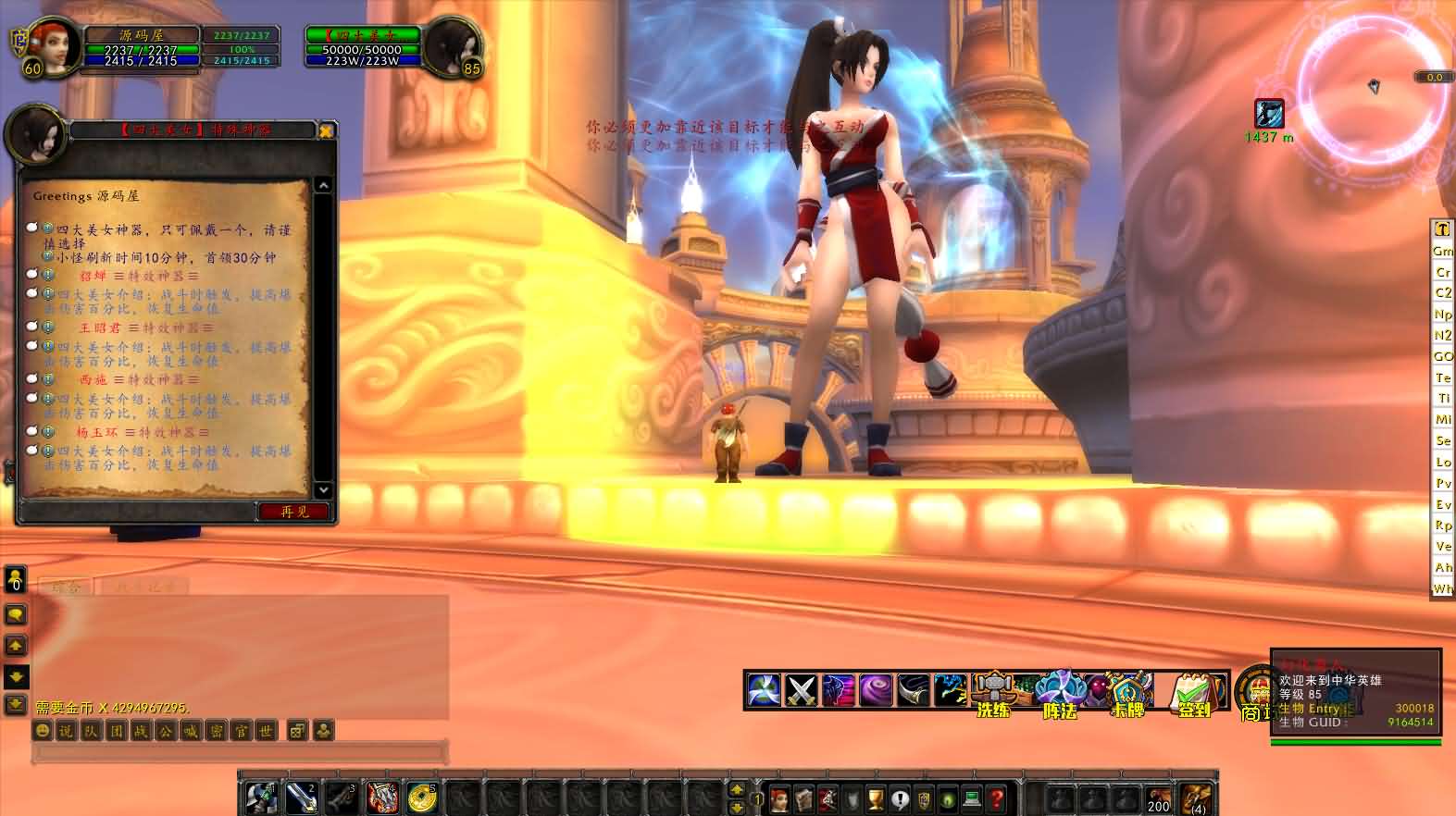Image resolution: width=1456 pixels, height=816 pixels.
Task: Close the NPC gossip window
Action: point(325,131)
